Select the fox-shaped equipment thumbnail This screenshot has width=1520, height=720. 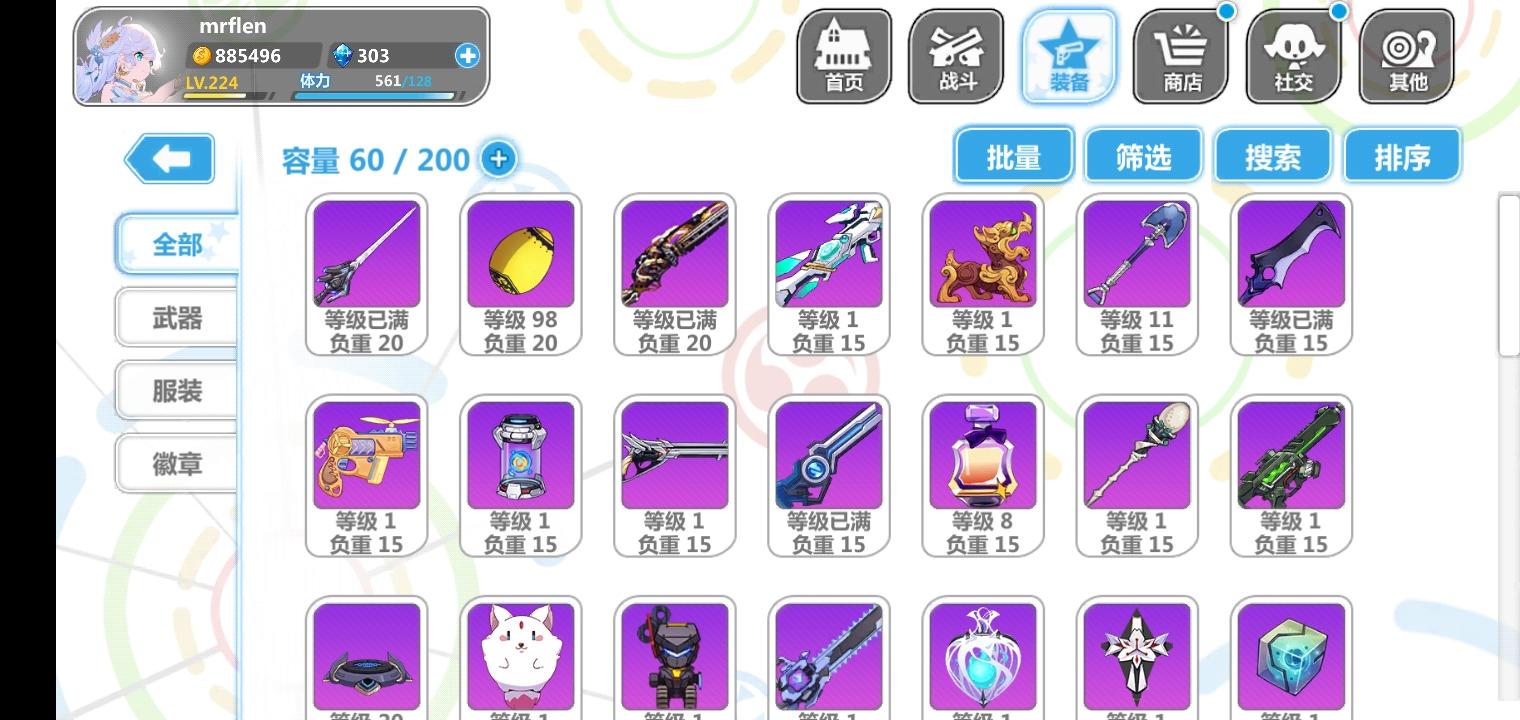[x=521, y=657]
